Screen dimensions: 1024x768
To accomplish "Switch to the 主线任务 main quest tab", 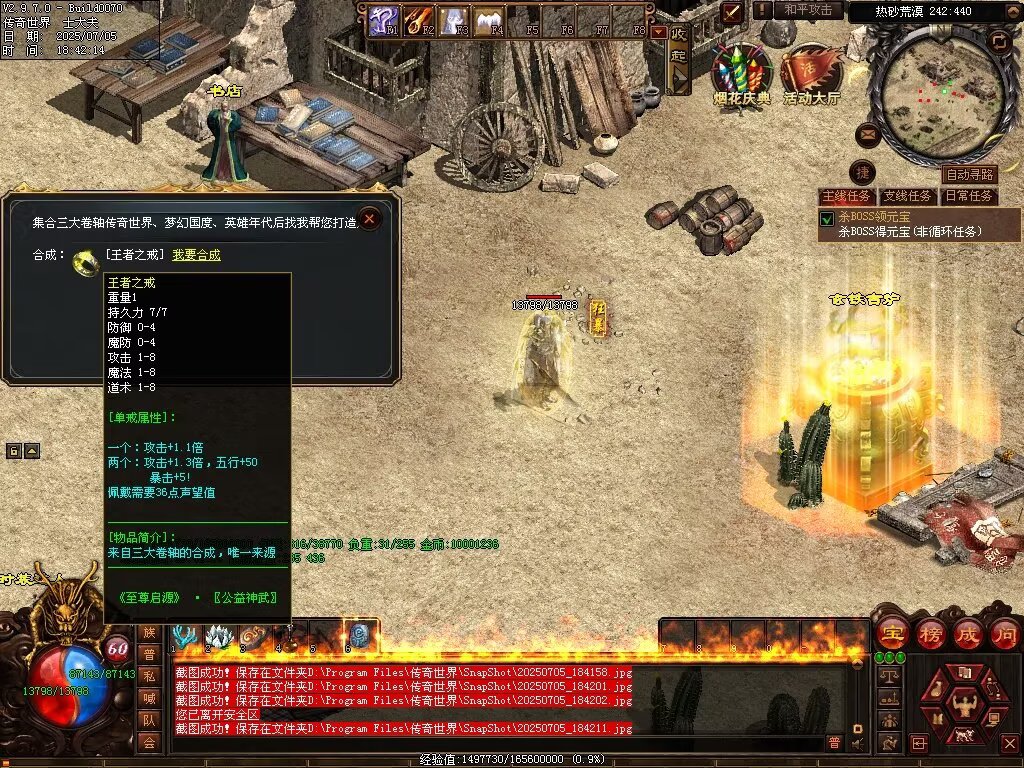I will tap(846, 196).
